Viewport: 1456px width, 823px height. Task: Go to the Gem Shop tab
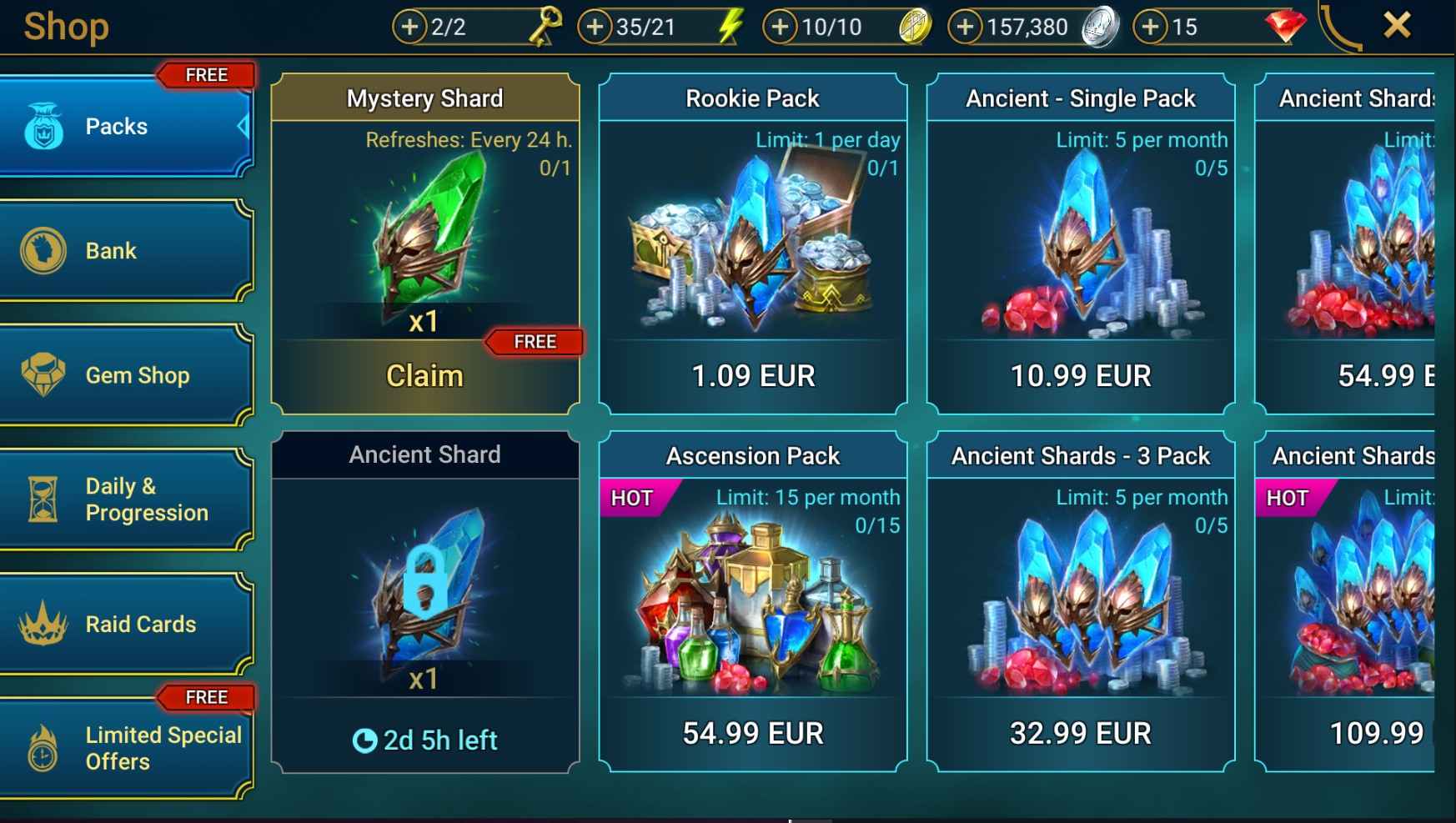pos(125,375)
